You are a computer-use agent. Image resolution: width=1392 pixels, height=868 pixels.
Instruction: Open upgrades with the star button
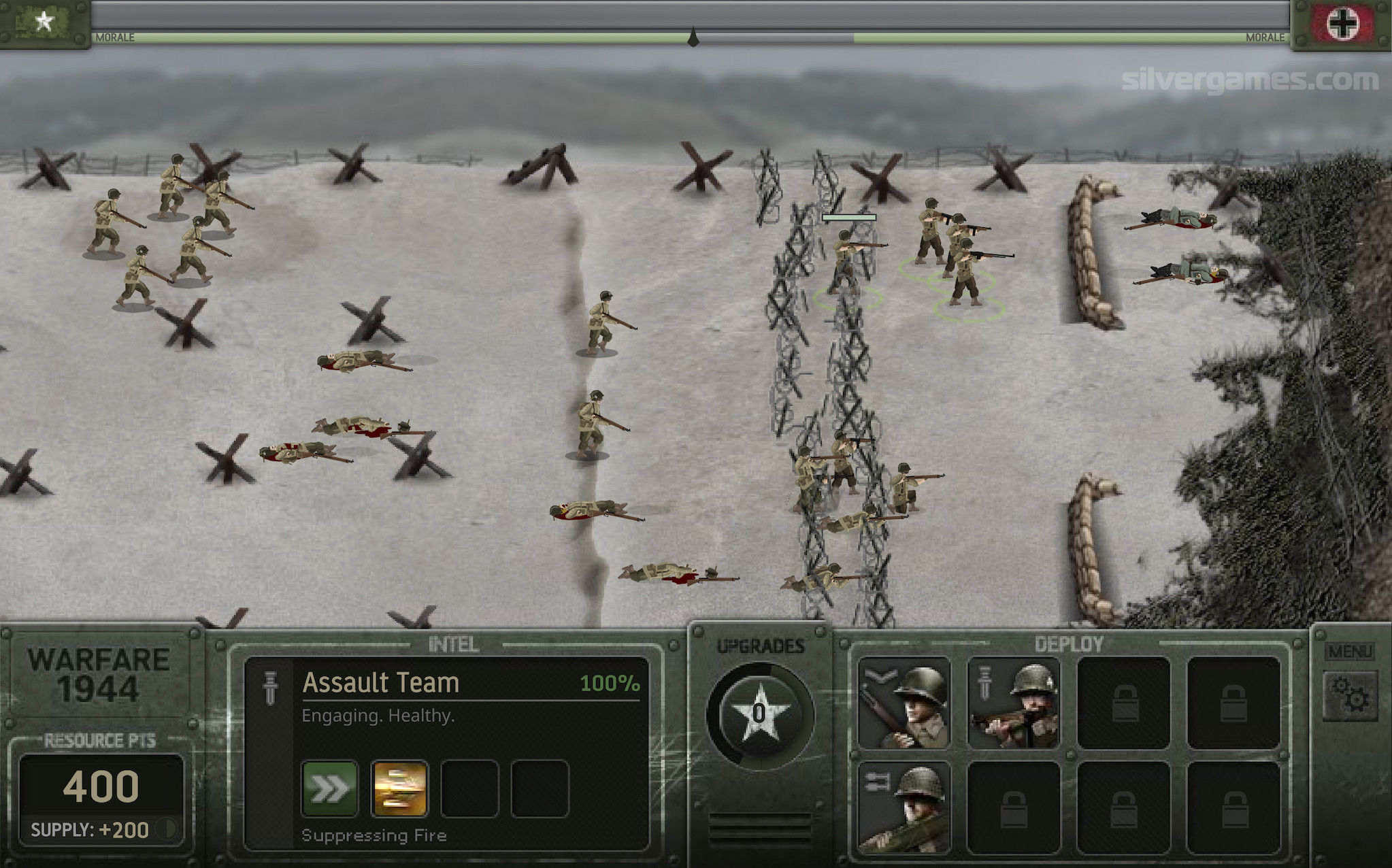tap(759, 714)
